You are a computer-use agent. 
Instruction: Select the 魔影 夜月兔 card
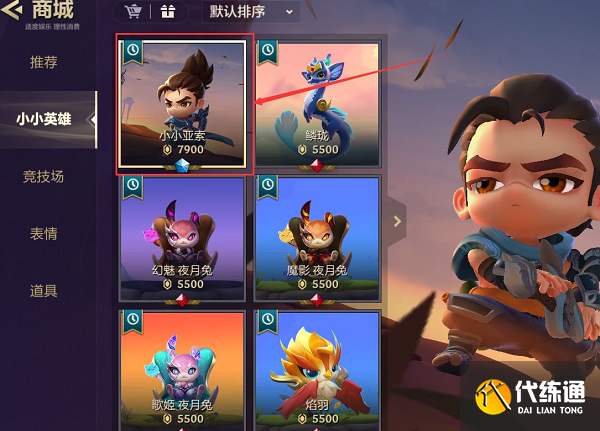point(317,238)
